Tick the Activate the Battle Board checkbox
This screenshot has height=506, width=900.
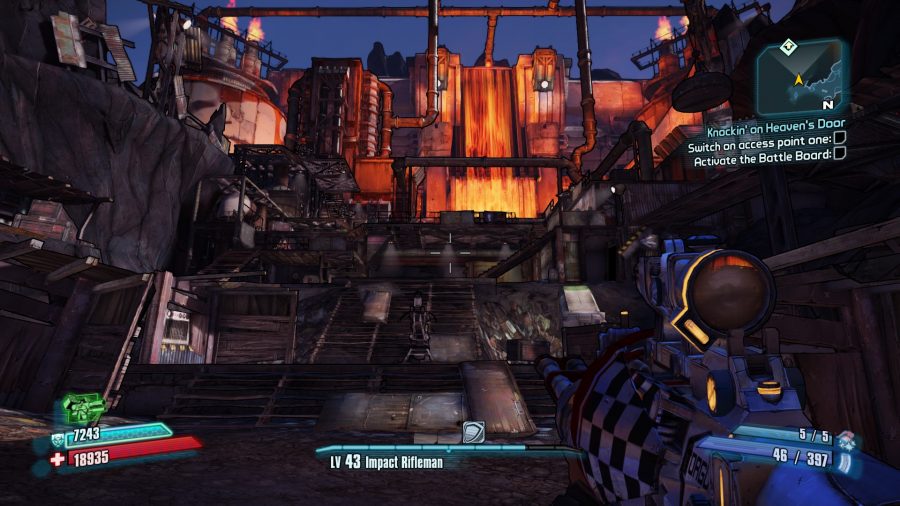point(839,153)
